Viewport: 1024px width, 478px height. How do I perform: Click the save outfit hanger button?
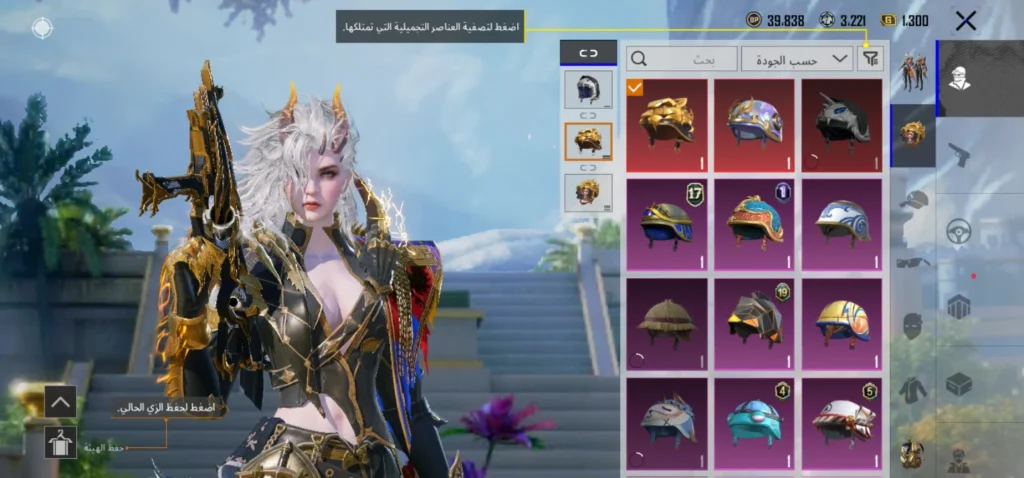[60, 441]
